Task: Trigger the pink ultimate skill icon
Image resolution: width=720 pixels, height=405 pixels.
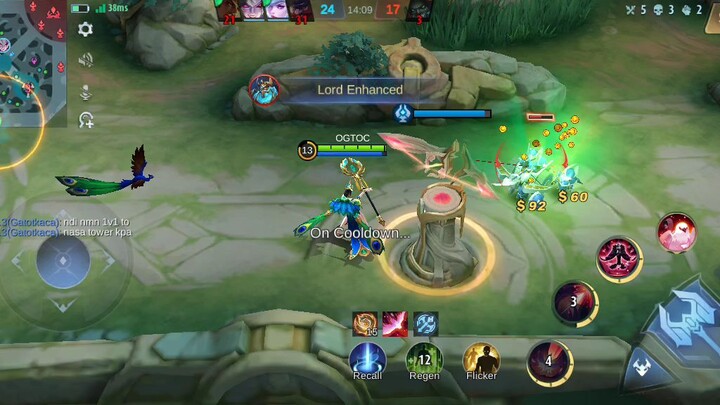Action: click(677, 232)
